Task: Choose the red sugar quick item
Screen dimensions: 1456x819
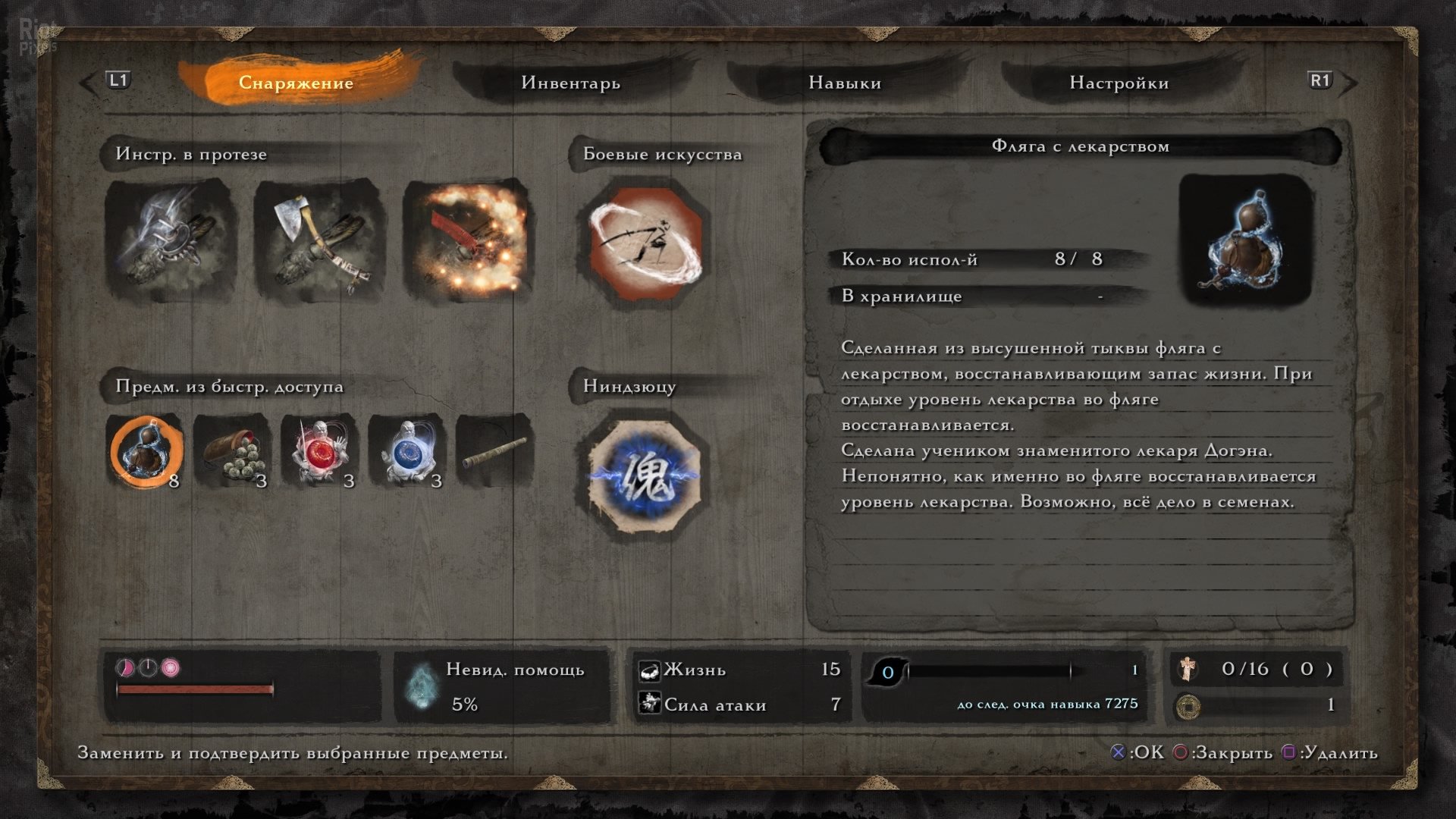Action: [x=320, y=452]
